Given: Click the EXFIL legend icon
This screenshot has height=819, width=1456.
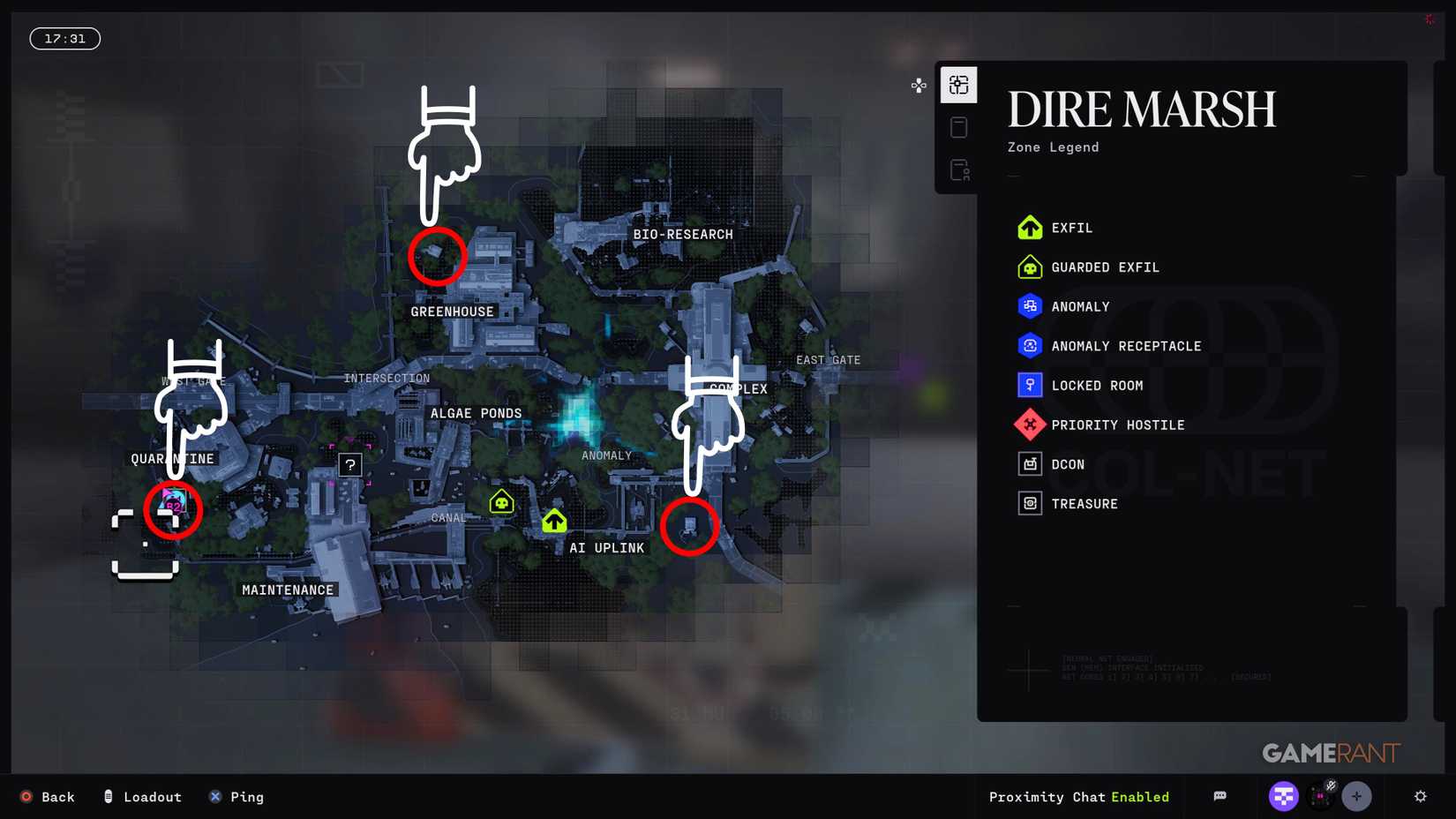Looking at the screenshot, I should click(1029, 227).
